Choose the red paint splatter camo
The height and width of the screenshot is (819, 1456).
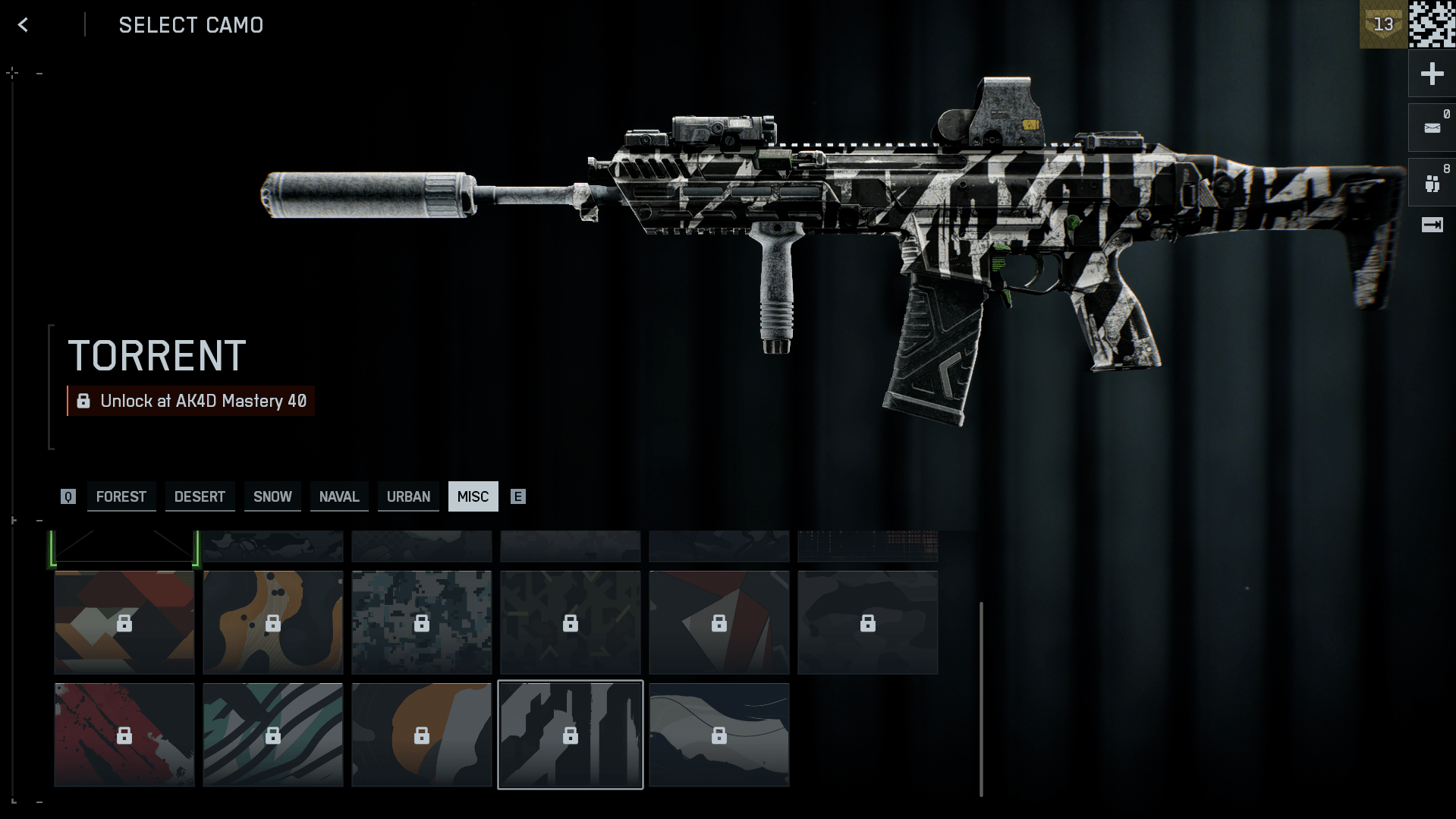[x=124, y=735]
